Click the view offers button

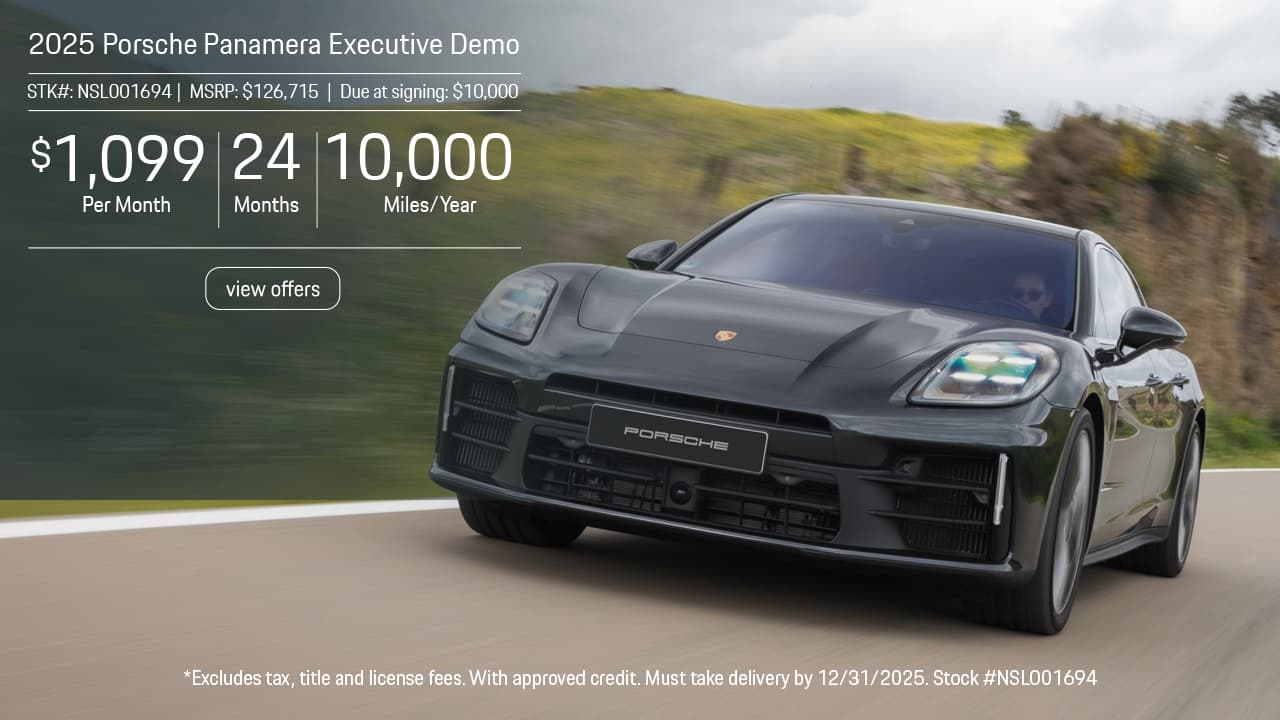coord(273,289)
